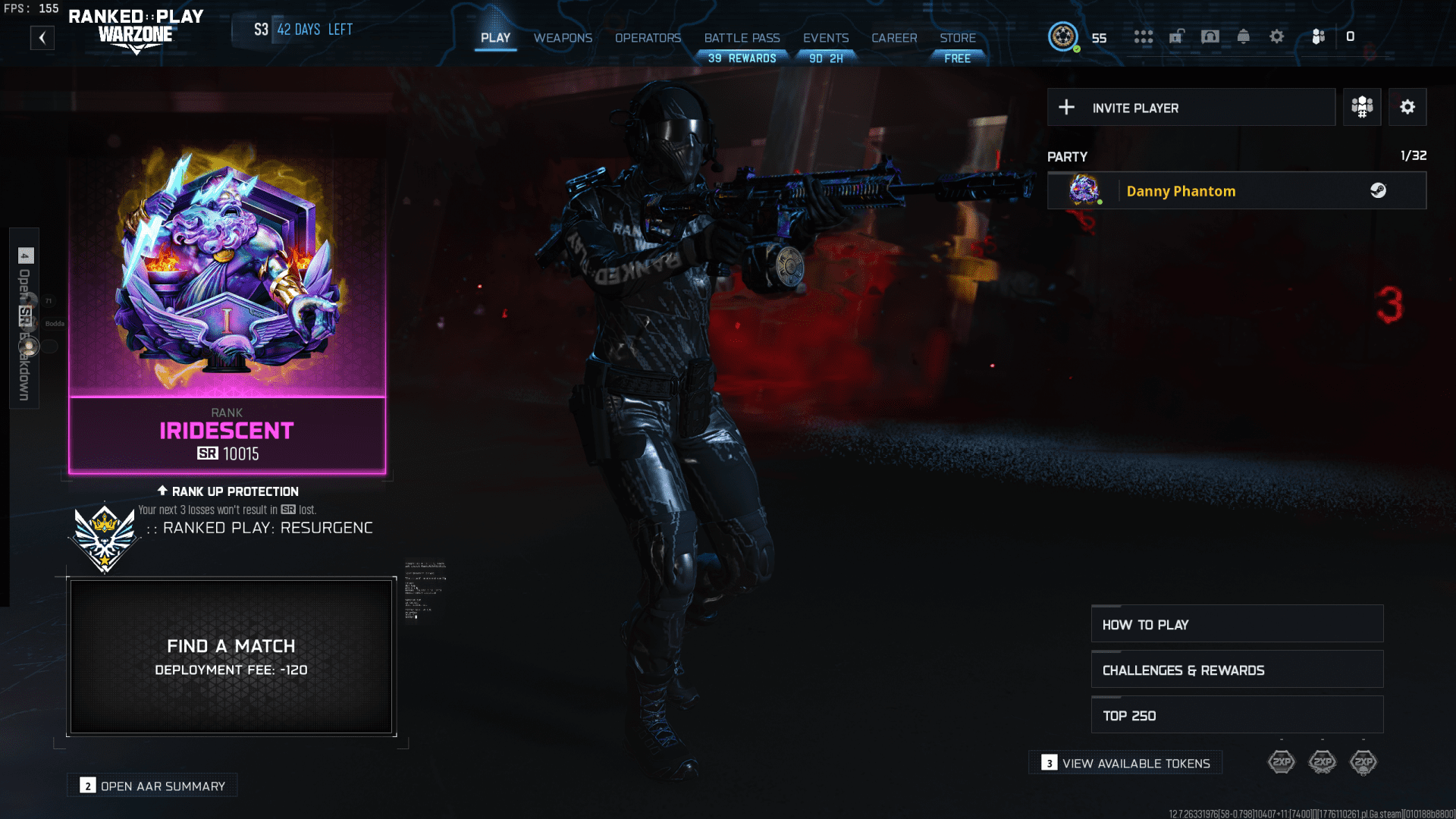
Task: Open the Top 250 leaderboard
Action: 1236,714
